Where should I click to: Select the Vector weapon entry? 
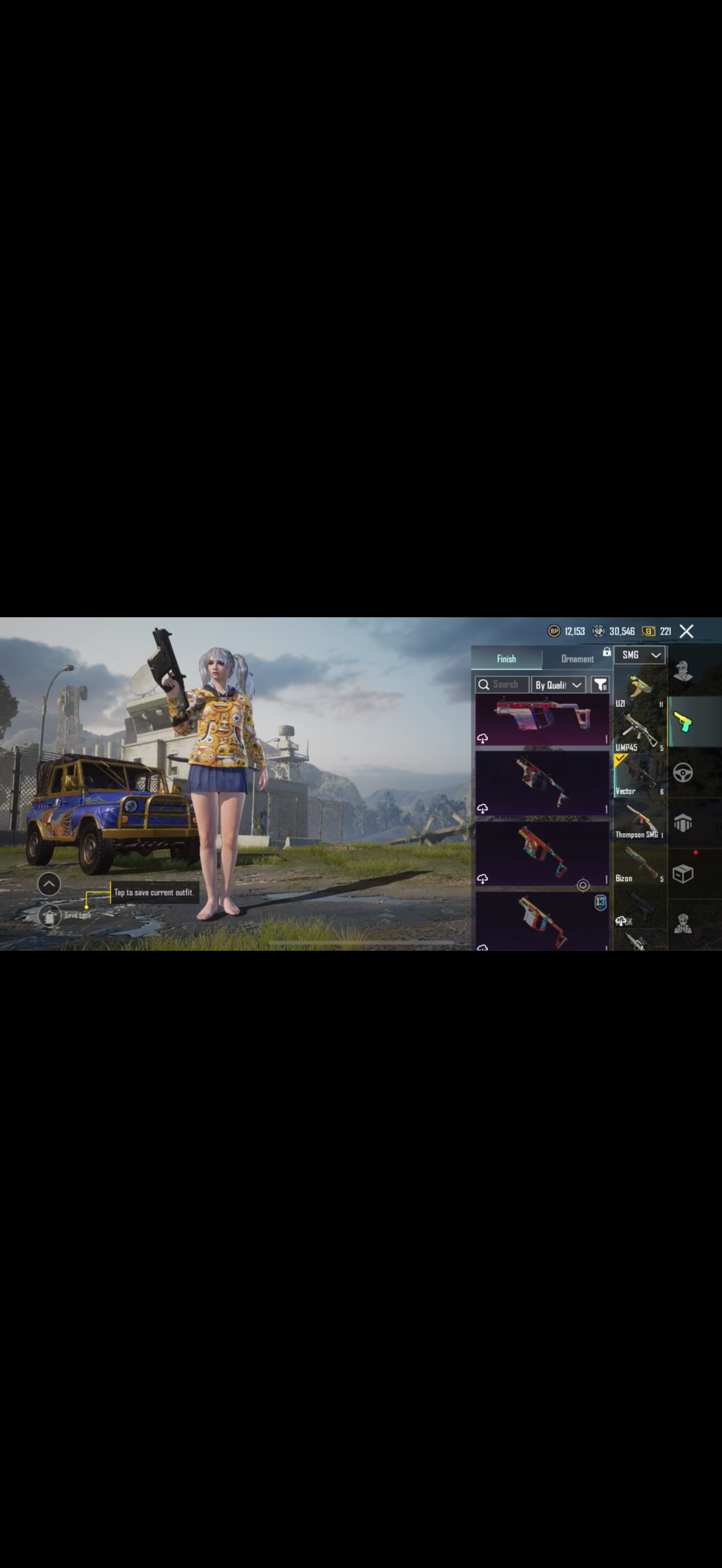639,777
